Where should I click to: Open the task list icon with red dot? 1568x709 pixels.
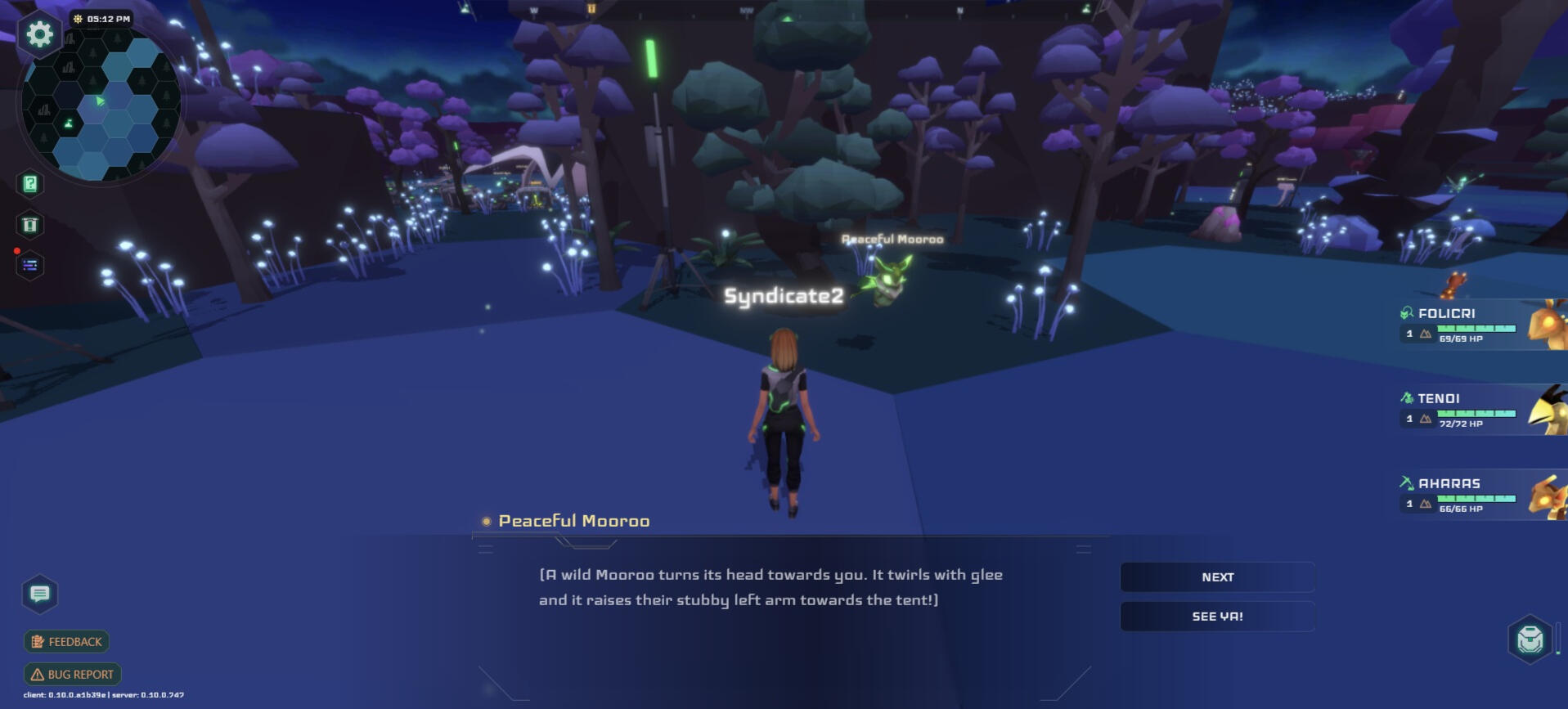(30, 265)
